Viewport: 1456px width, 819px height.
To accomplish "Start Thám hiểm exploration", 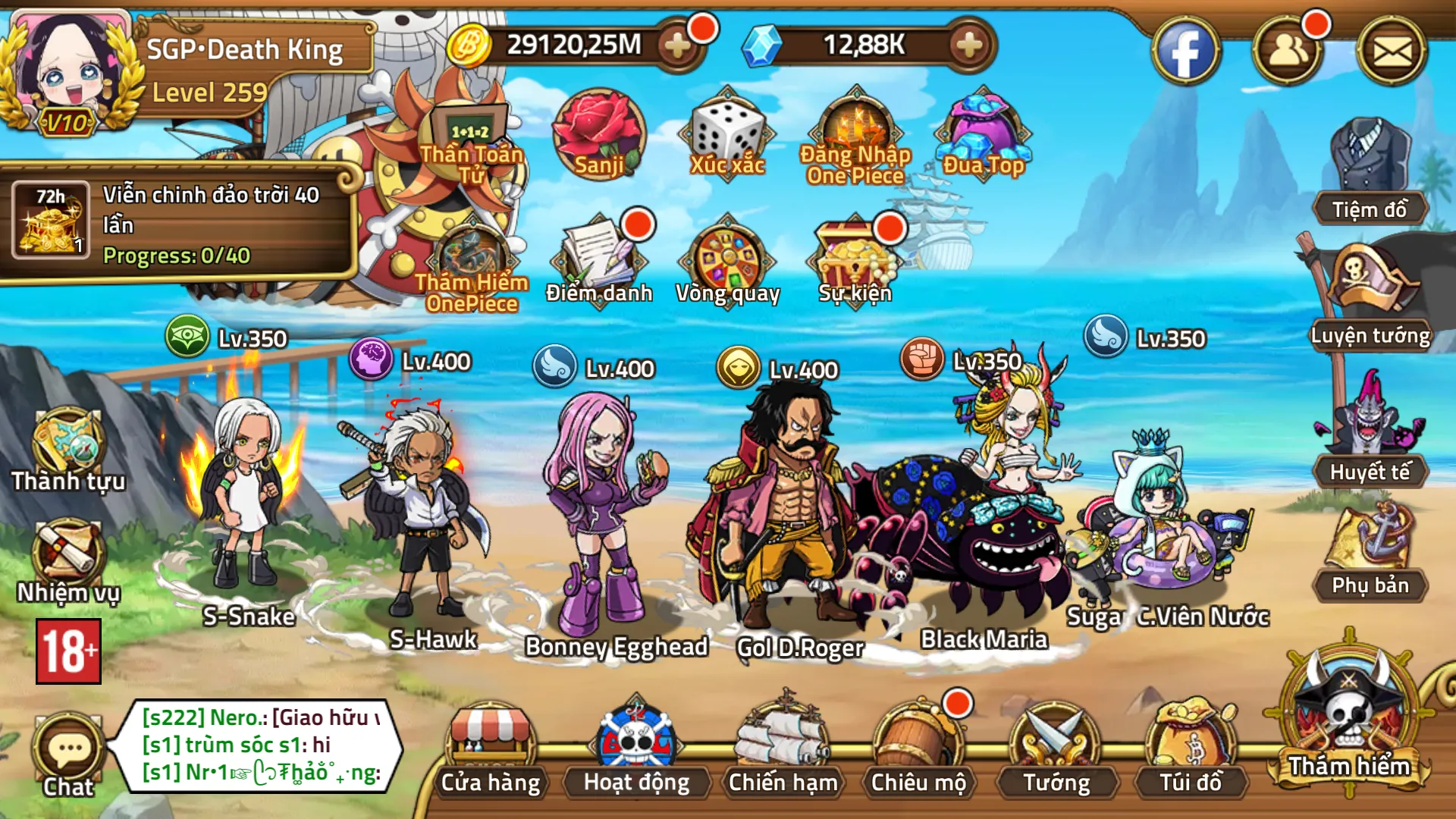I will coord(1349,720).
